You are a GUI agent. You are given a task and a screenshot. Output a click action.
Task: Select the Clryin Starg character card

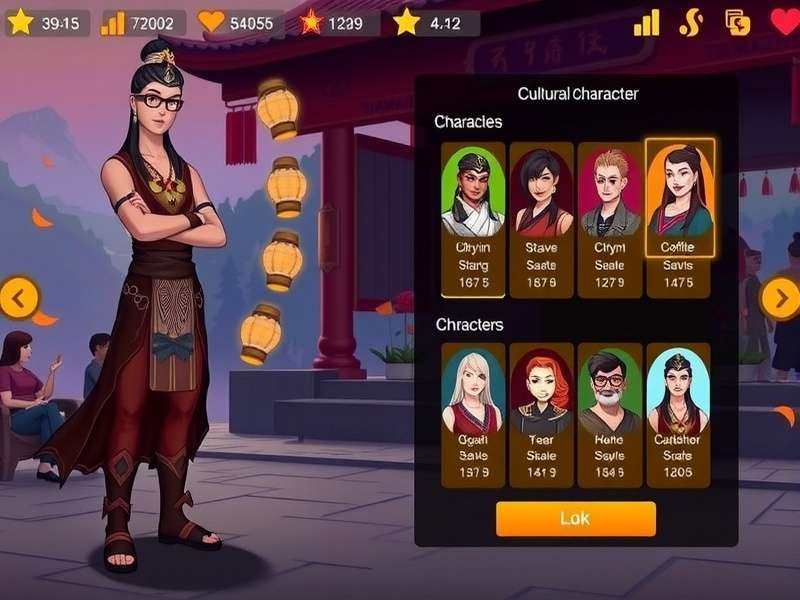tap(473, 220)
